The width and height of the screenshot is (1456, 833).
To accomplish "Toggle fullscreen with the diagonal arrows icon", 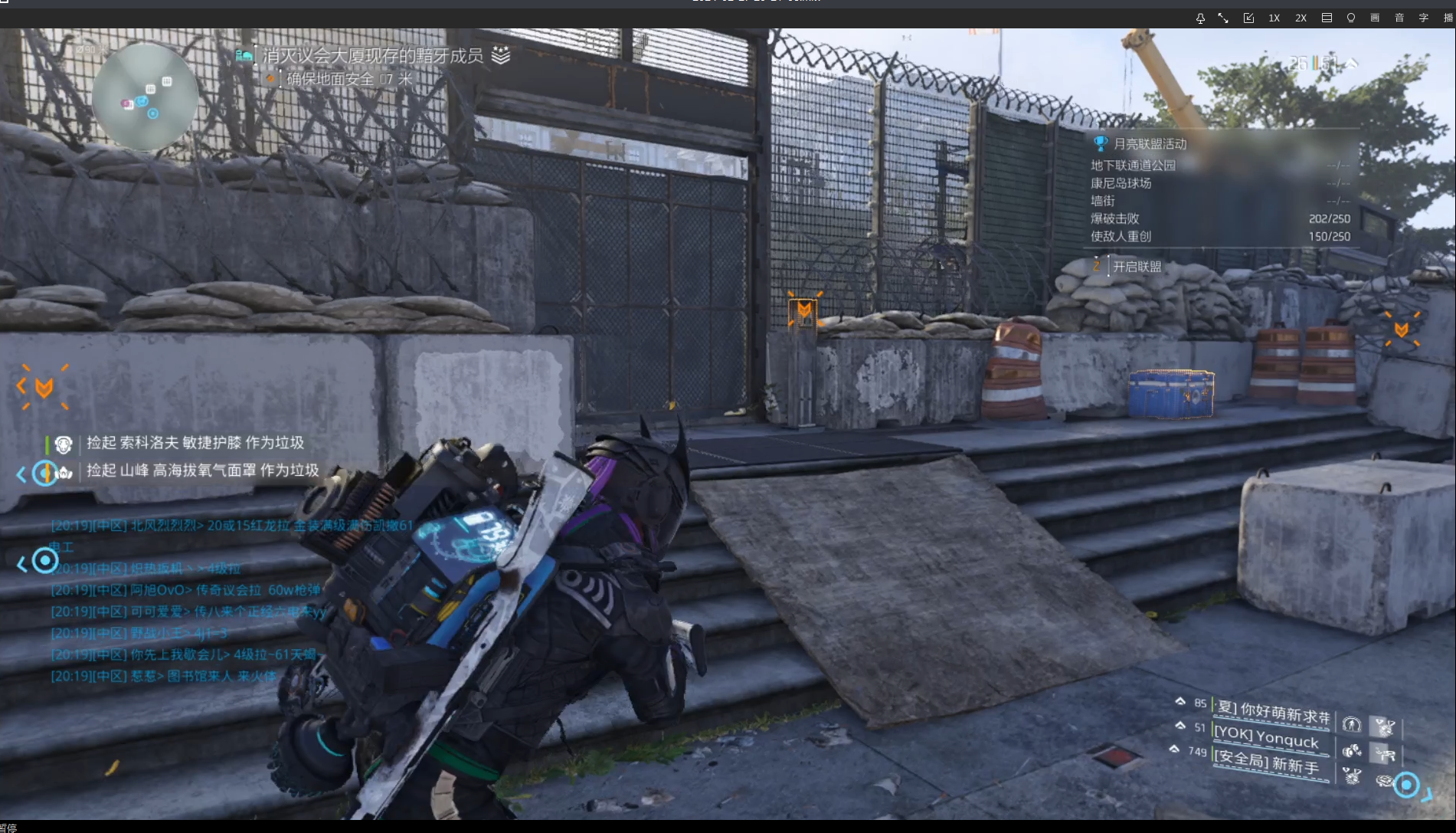I will pos(1223,18).
